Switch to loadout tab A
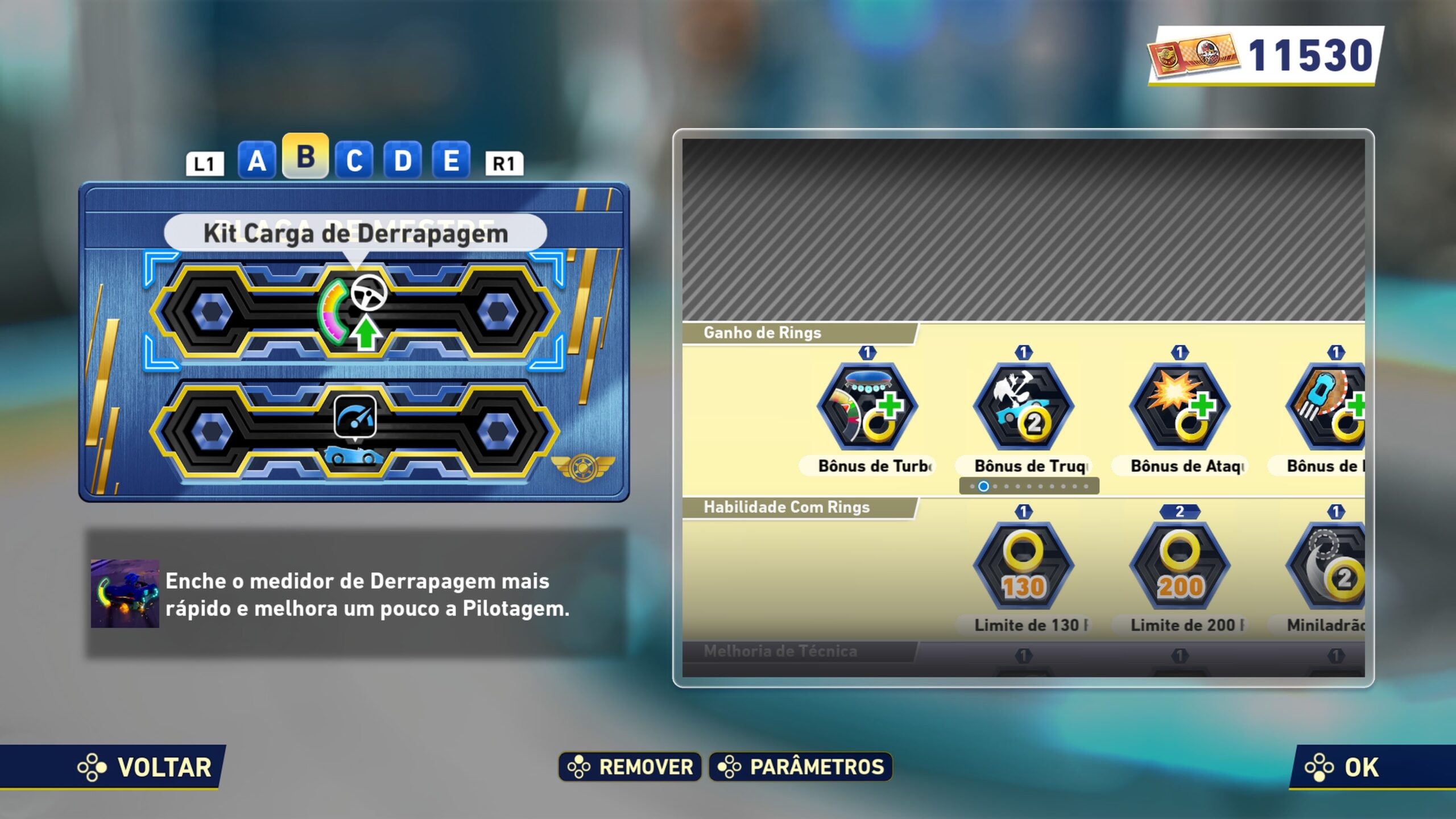Viewport: 1456px width, 819px height. 257,161
